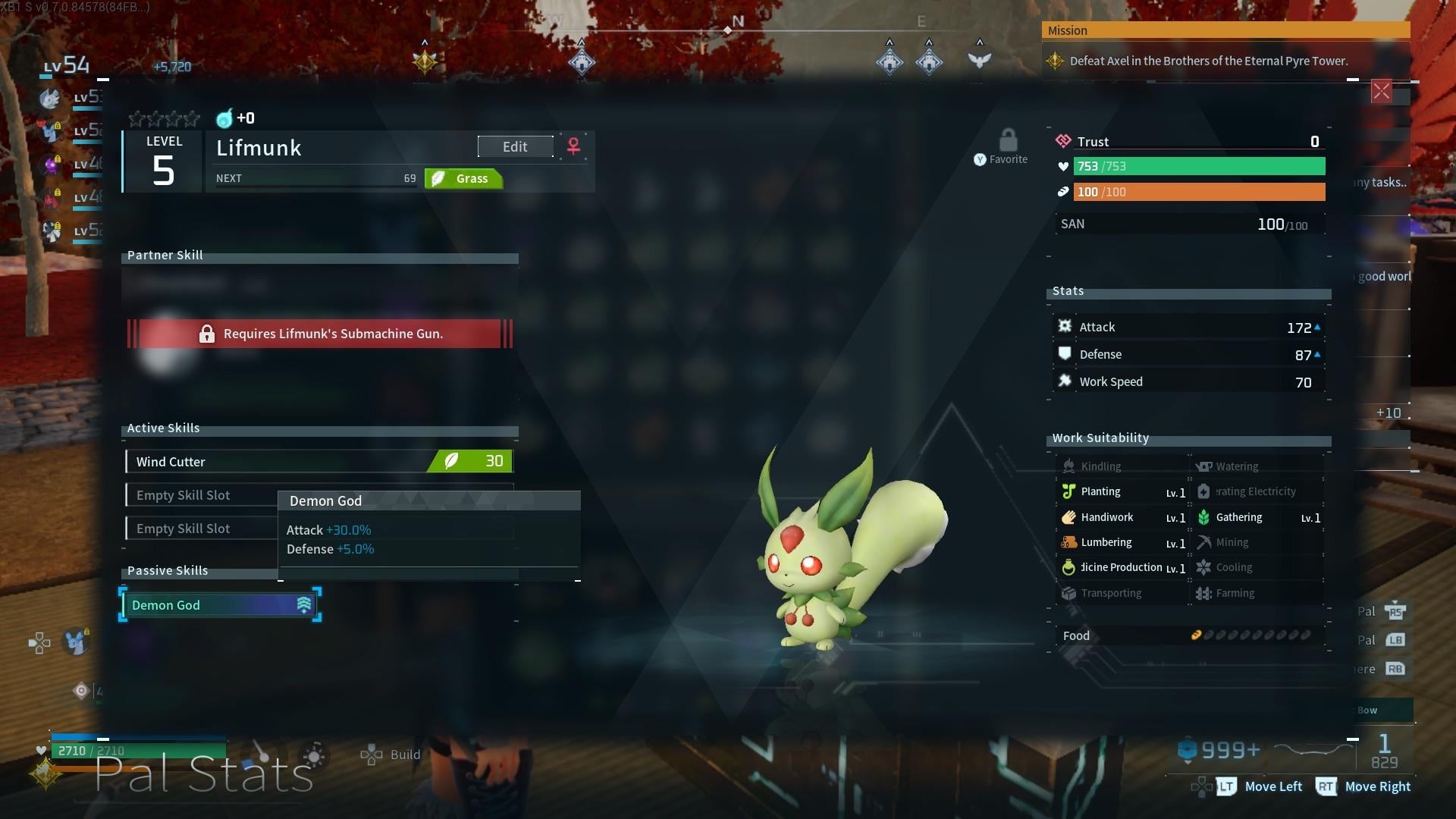Screen dimensions: 1456x819
Task: Select the Planting work suitability entry
Action: click(1123, 492)
